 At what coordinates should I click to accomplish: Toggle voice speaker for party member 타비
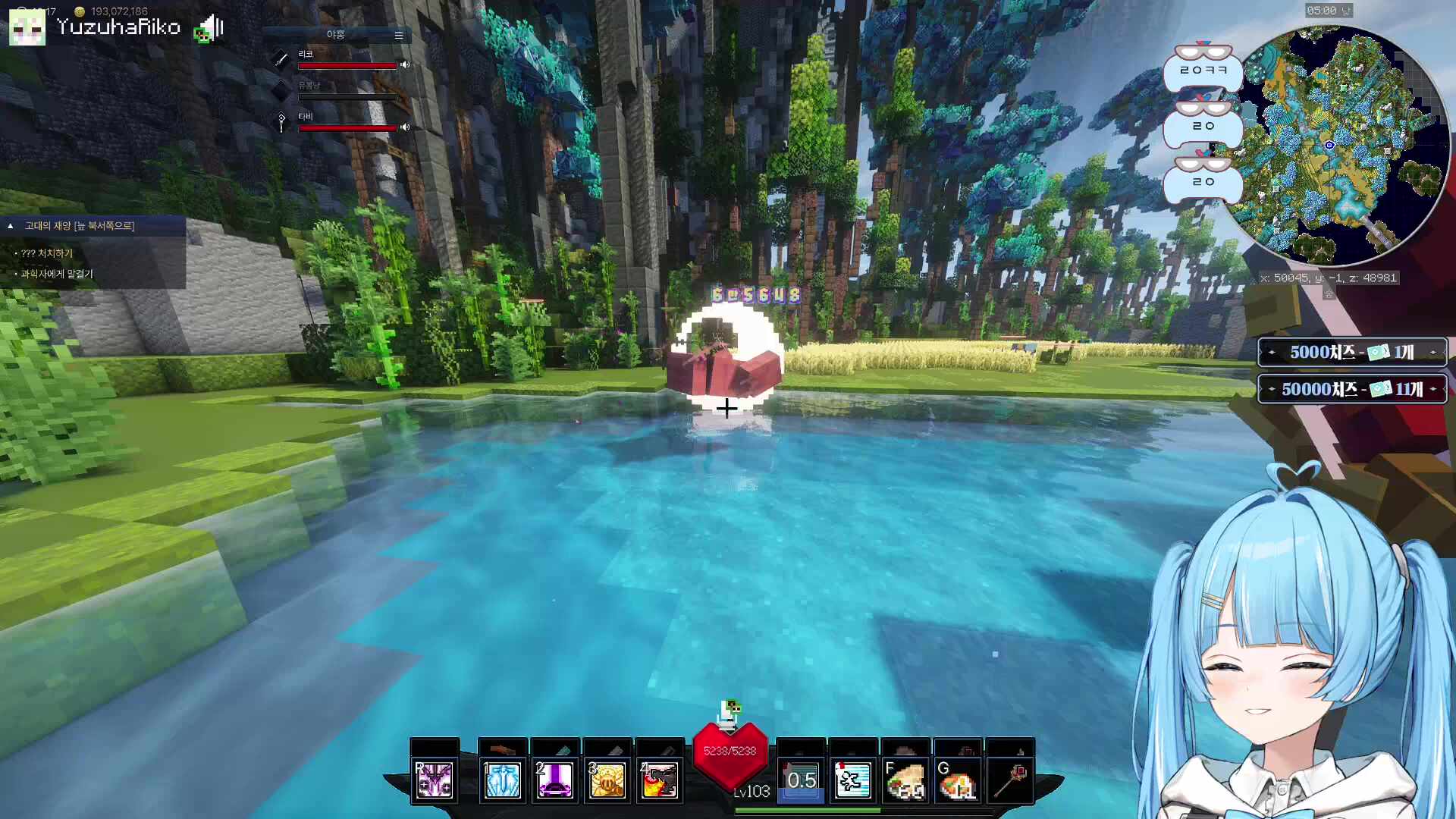(405, 127)
